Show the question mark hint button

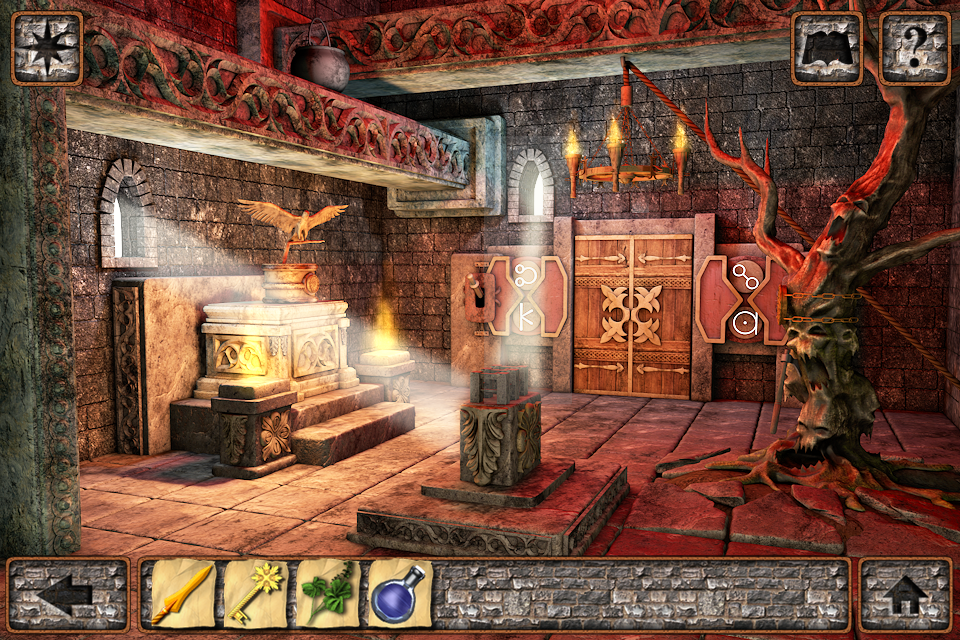pos(914,48)
